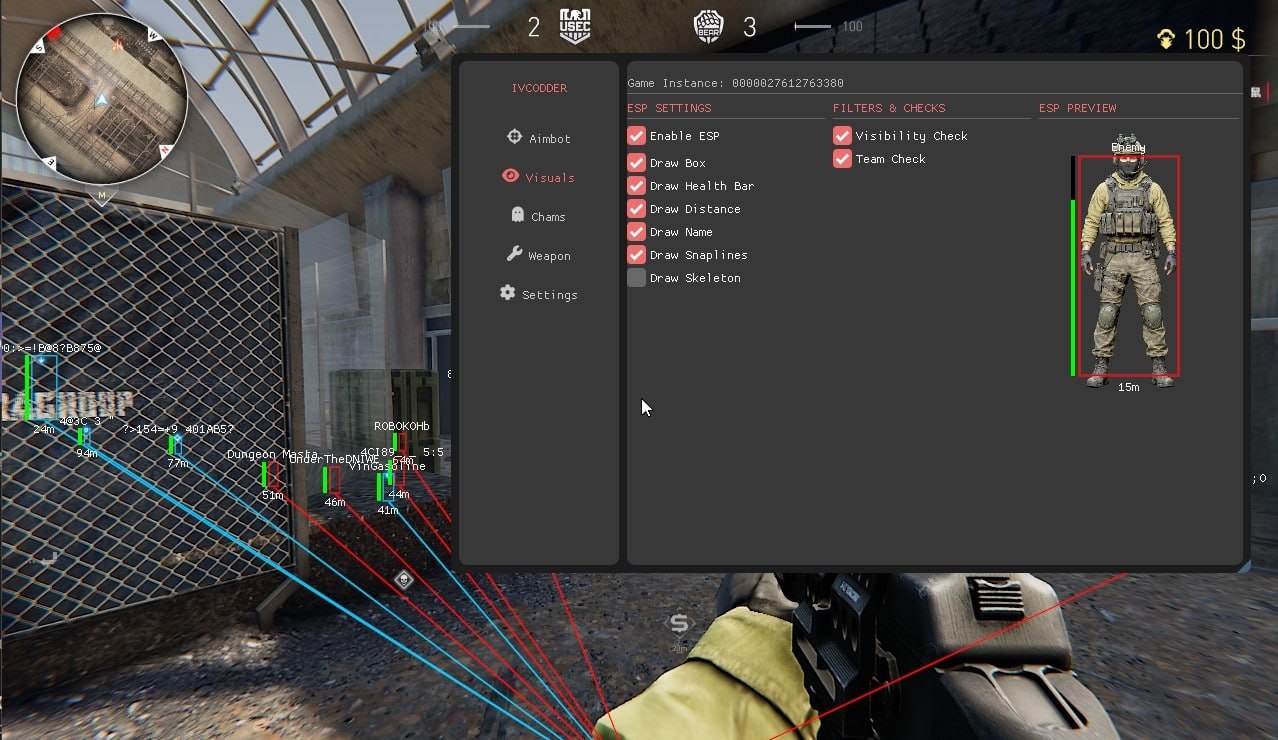
Task: Click the circular minimap
Action: click(102, 100)
